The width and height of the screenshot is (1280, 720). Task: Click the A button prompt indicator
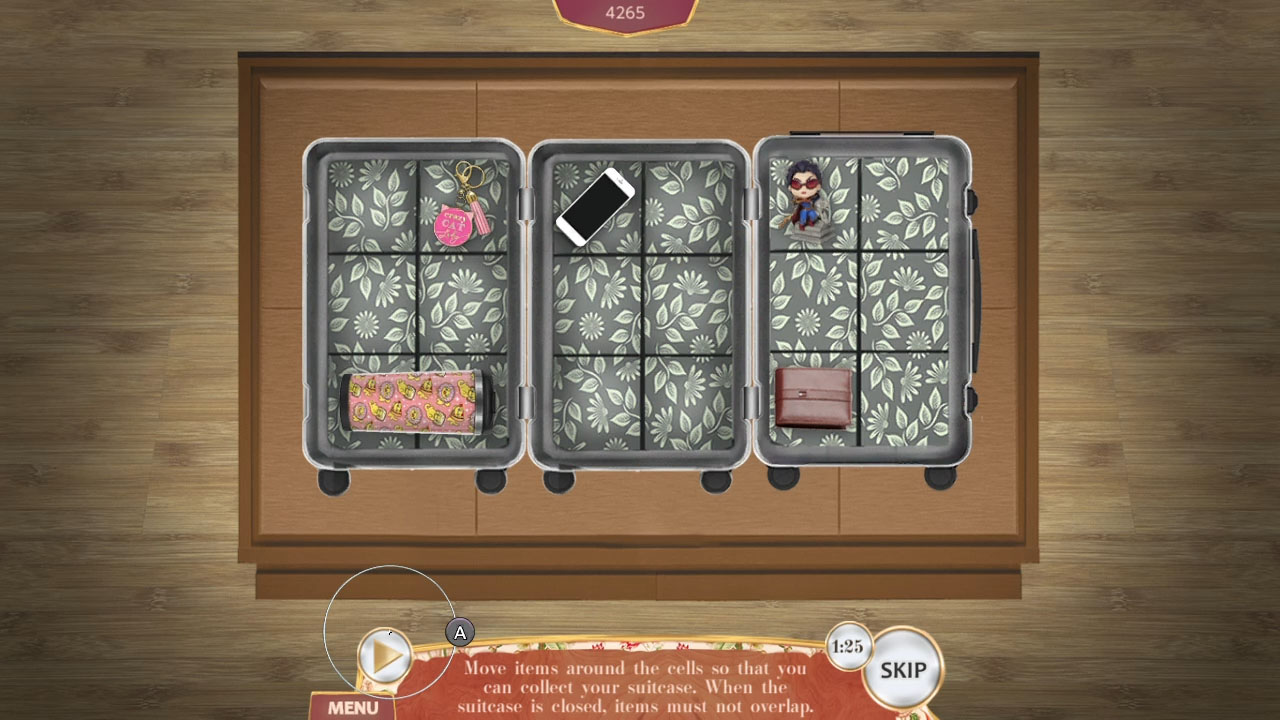(460, 632)
